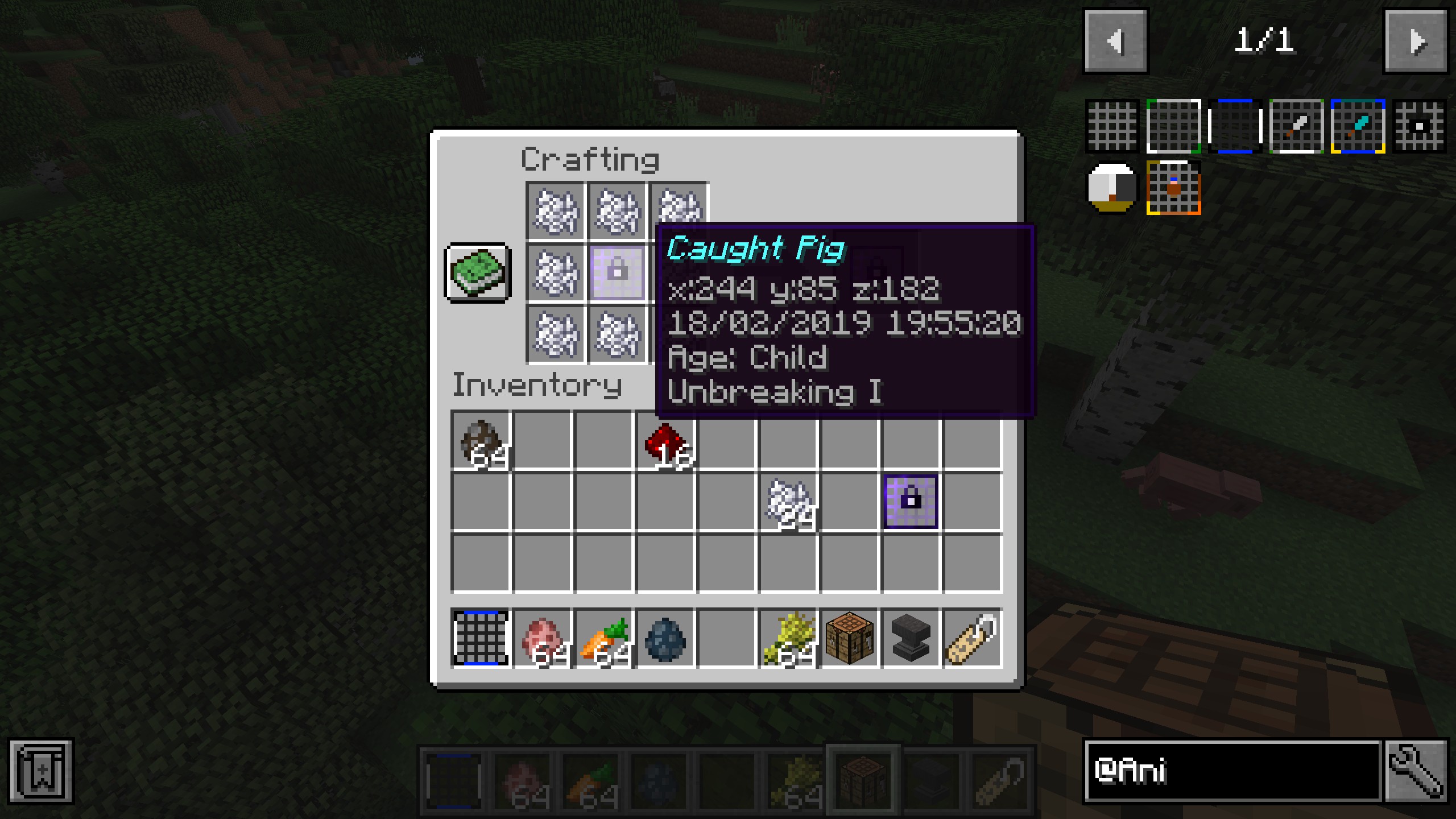The image size is (1456, 819).
Task: Go to the previous item list page
Action: pyautogui.click(x=1115, y=41)
